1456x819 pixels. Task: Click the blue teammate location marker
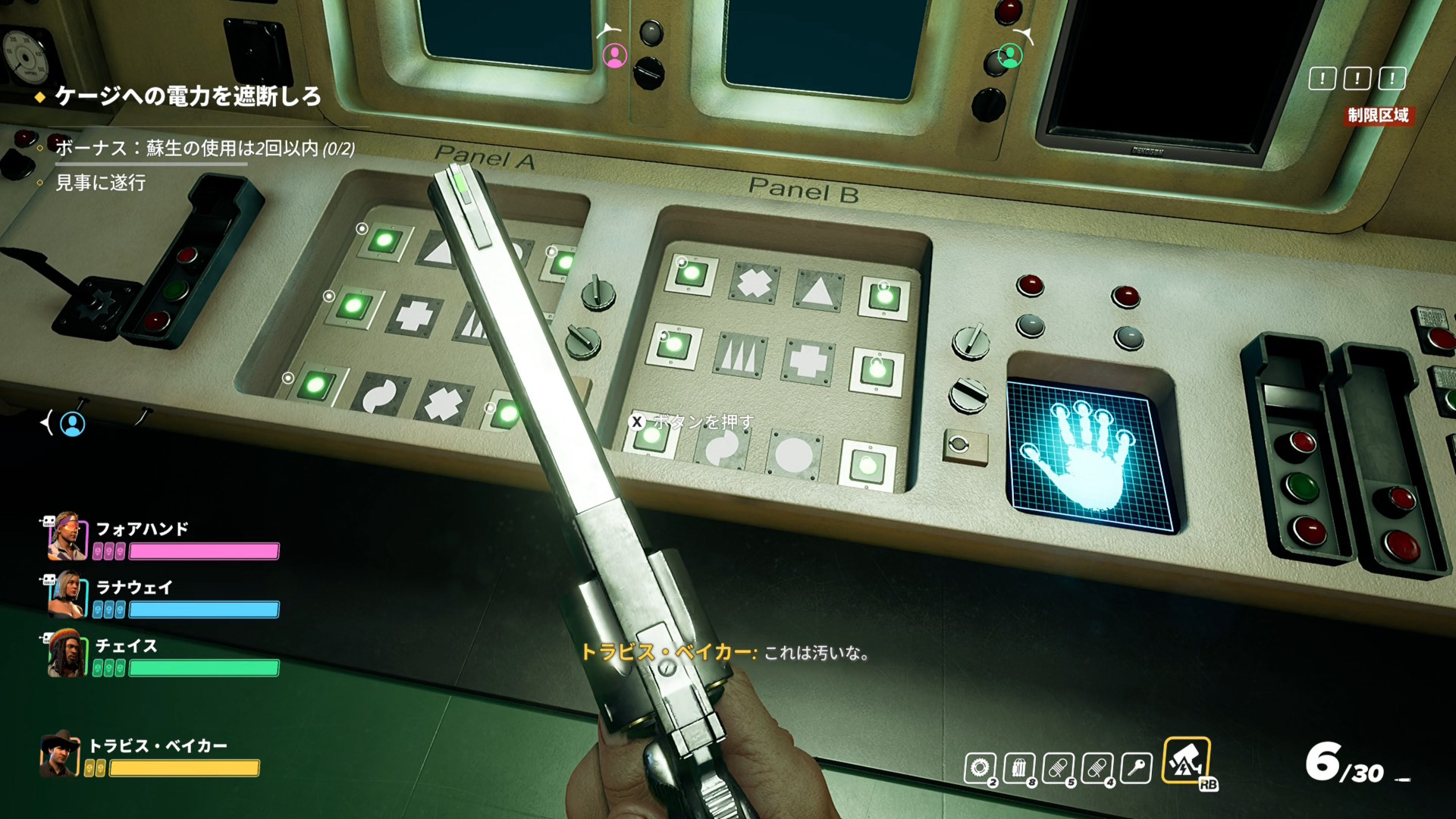(x=73, y=424)
